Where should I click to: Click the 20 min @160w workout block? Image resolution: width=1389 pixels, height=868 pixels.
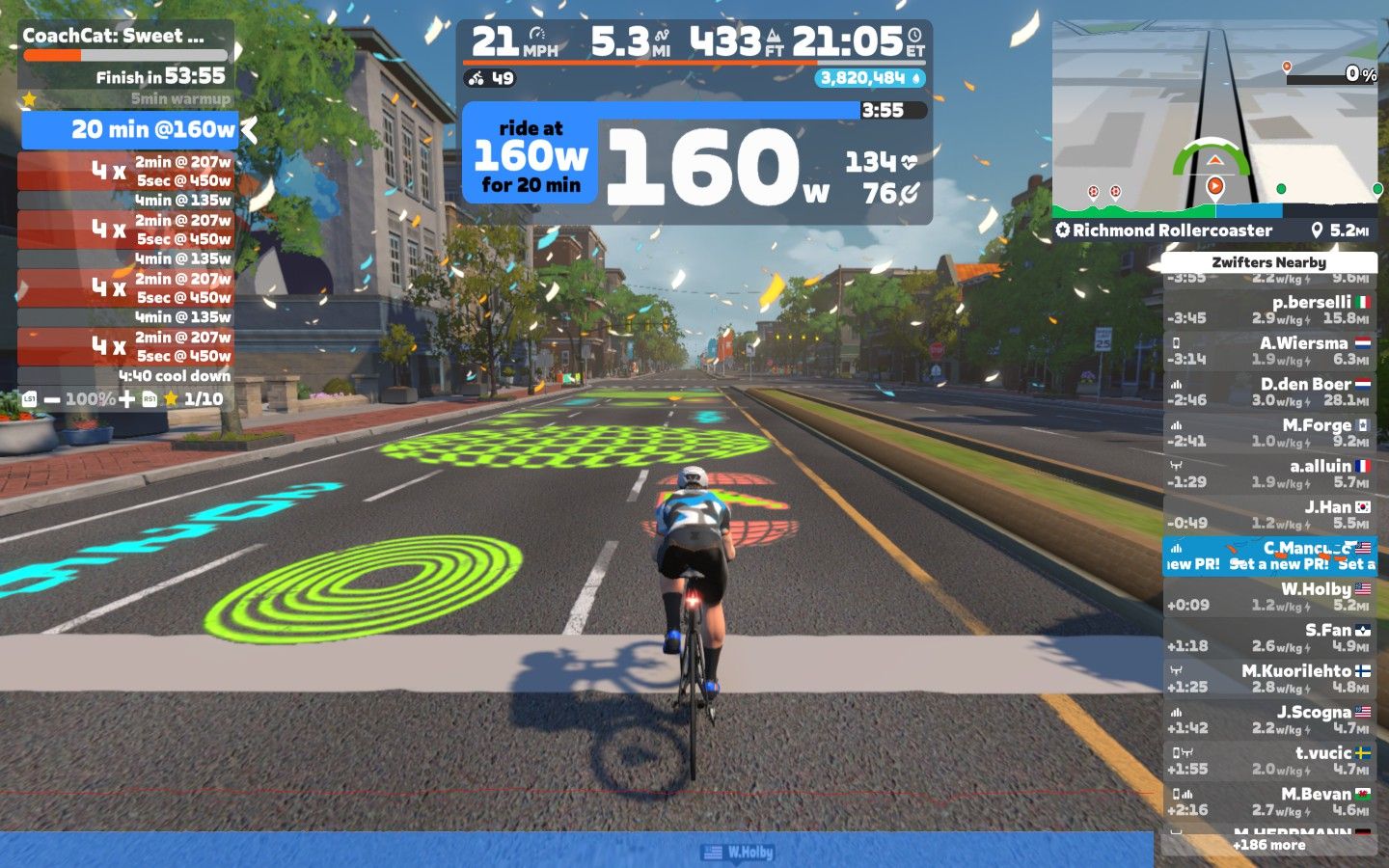tap(129, 129)
